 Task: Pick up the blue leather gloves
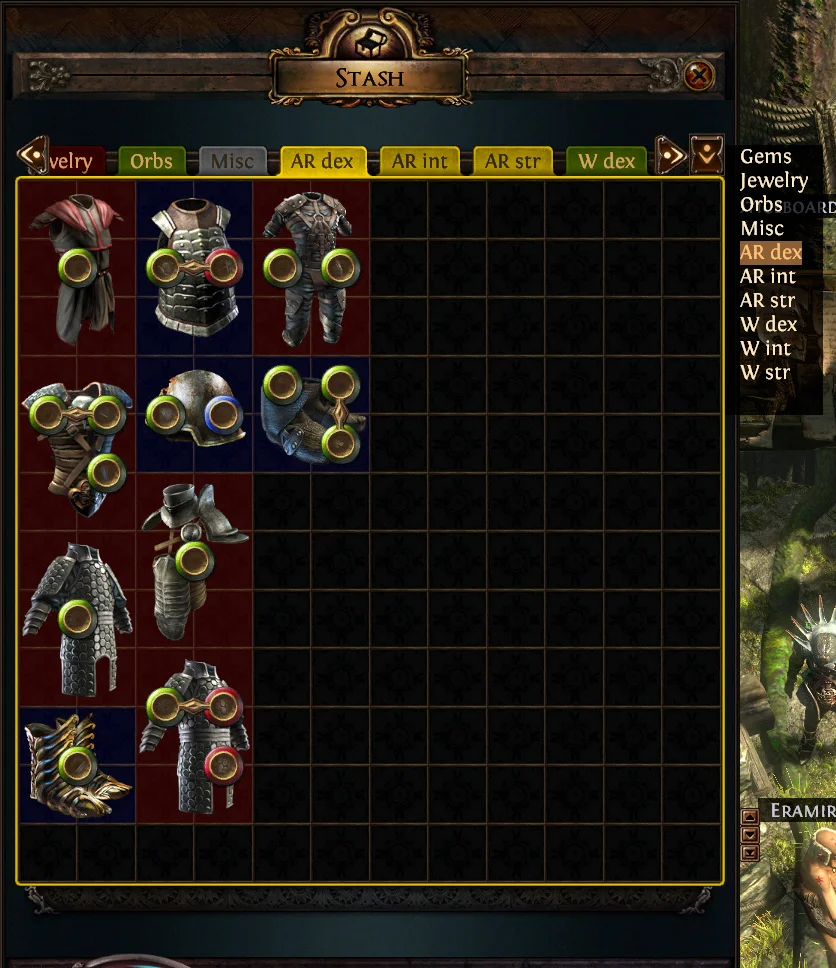tap(312, 411)
